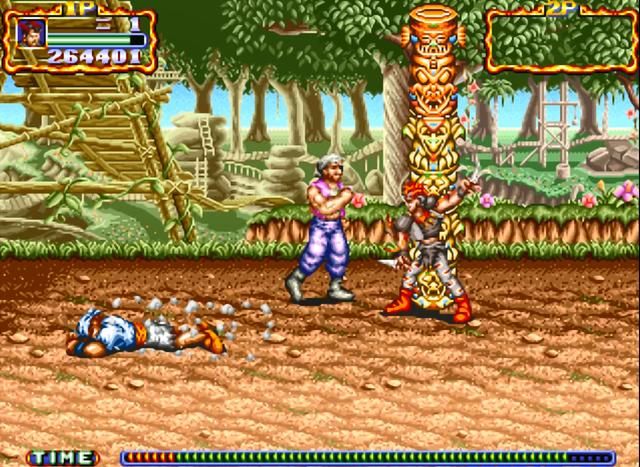The height and width of the screenshot is (467, 640).
Task: Select the empty 2P player panel
Action: (x=560, y=41)
